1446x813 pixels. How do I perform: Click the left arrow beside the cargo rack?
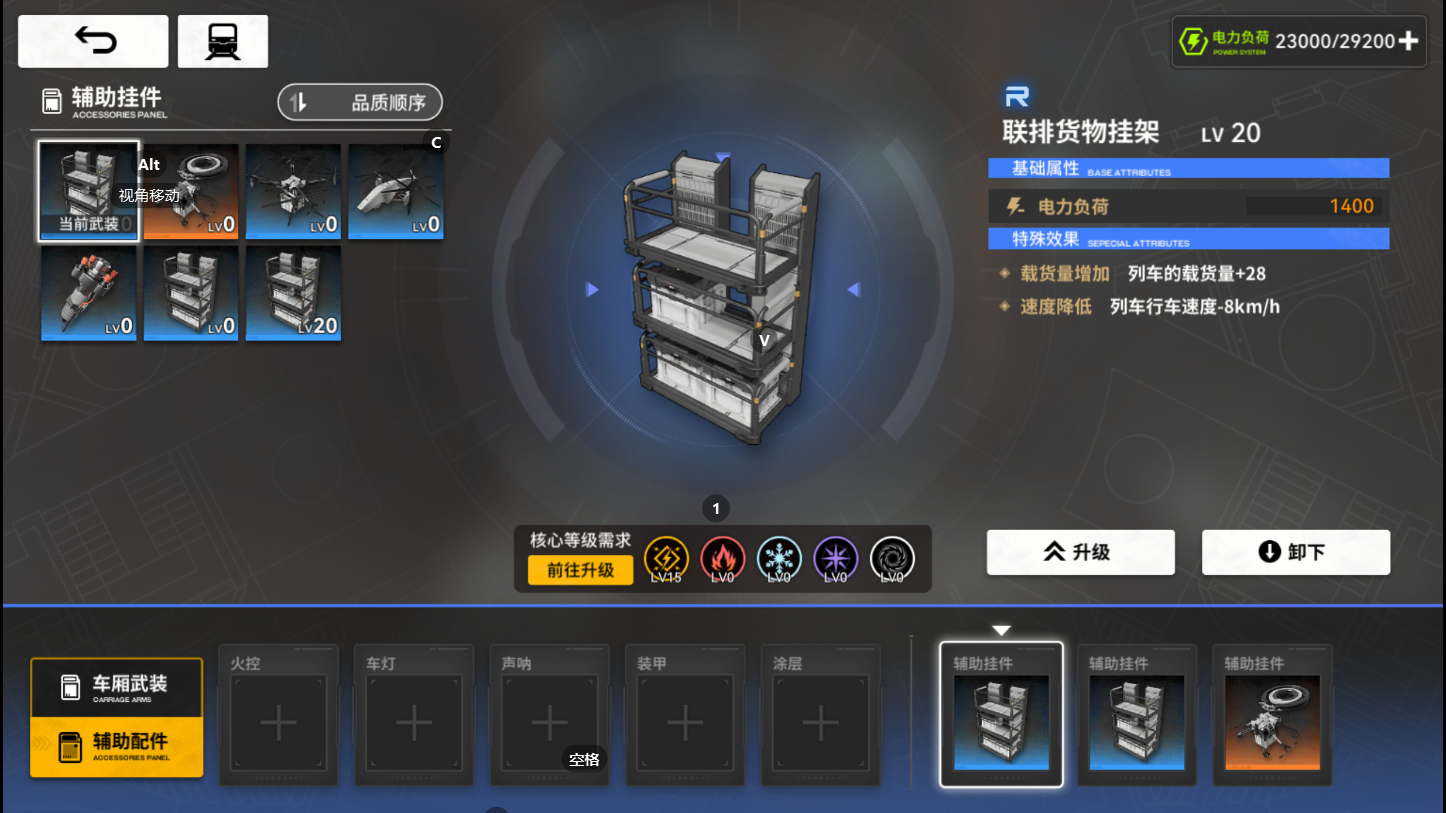(x=593, y=288)
